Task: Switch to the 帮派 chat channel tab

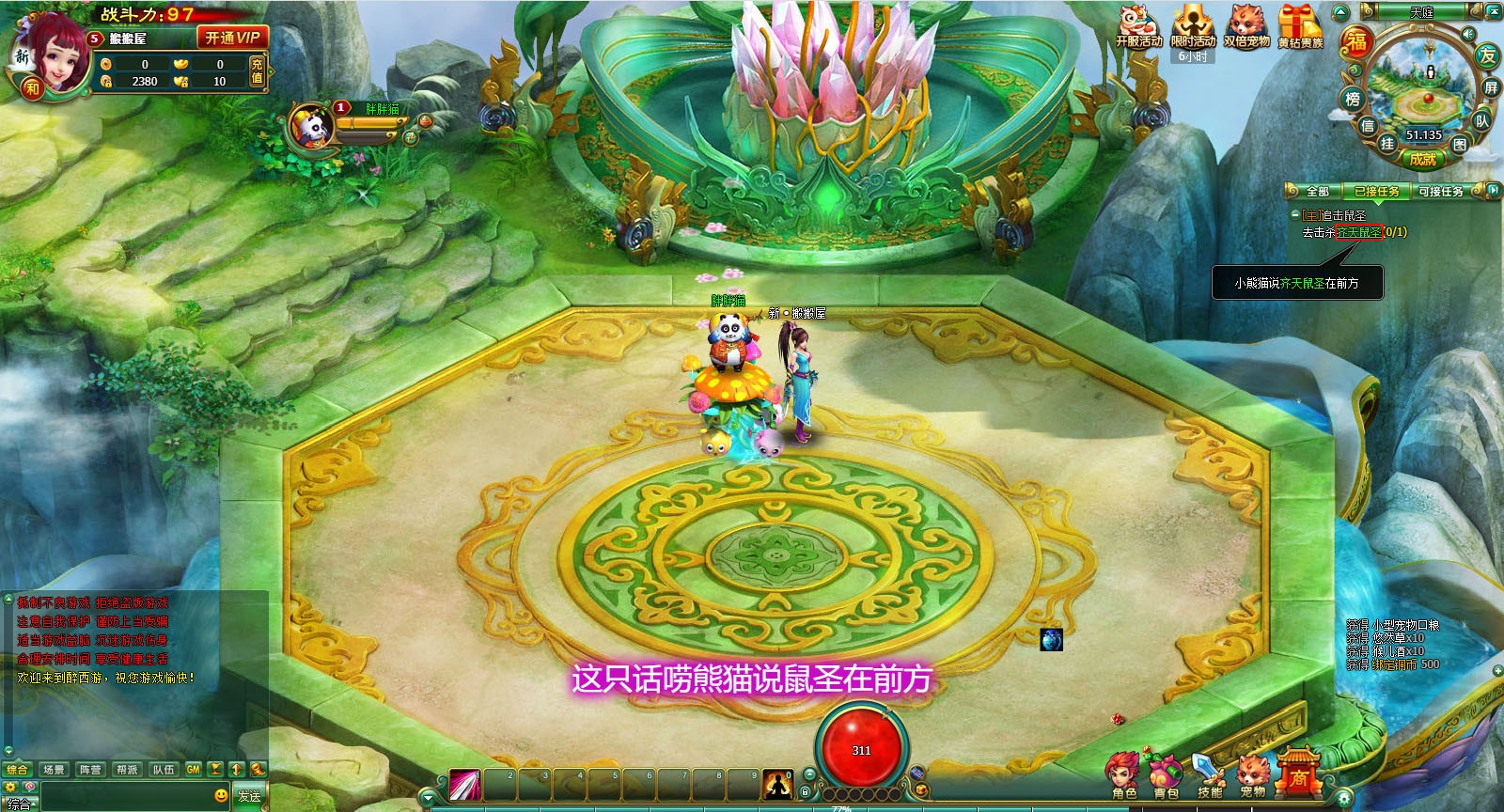Action: click(127, 770)
